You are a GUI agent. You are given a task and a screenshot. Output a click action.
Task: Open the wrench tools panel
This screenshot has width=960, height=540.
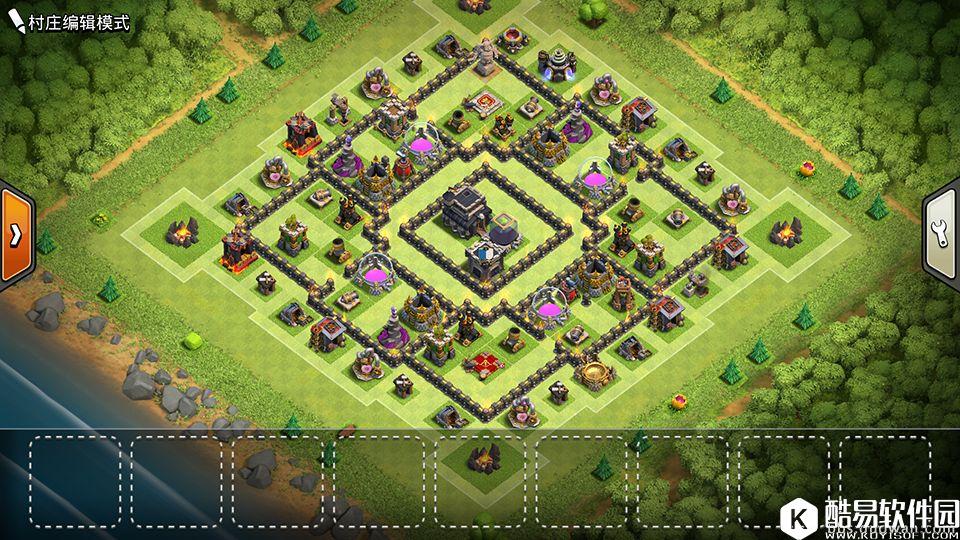[x=943, y=233]
